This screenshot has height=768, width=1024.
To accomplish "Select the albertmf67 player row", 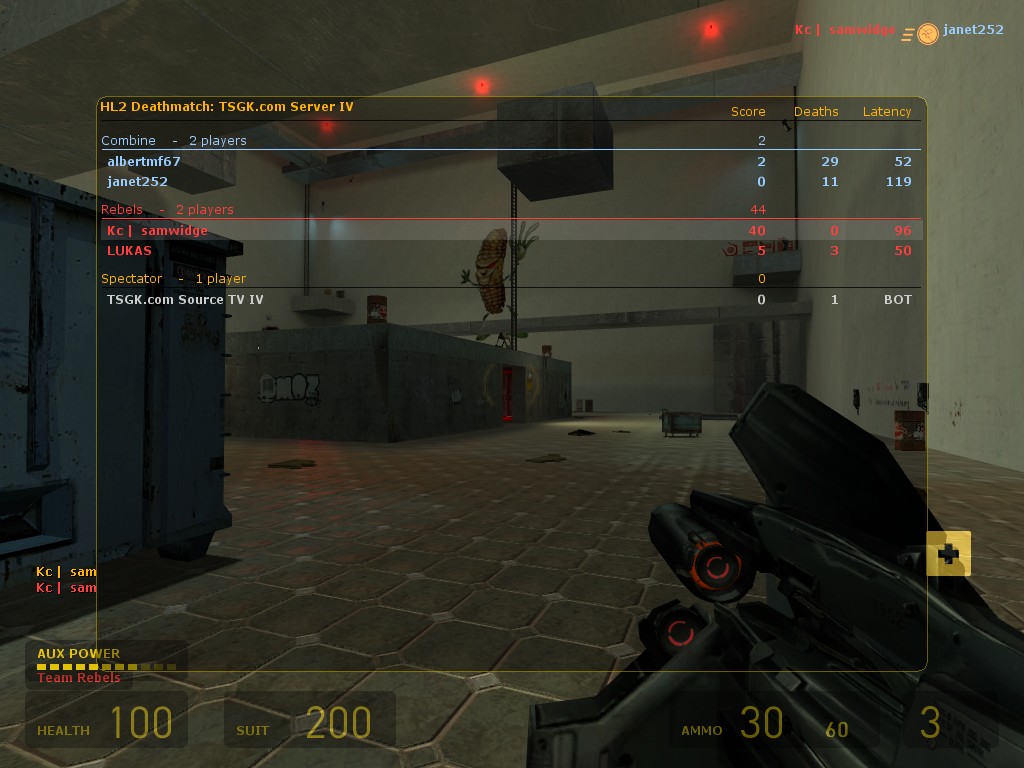I will click(144, 161).
